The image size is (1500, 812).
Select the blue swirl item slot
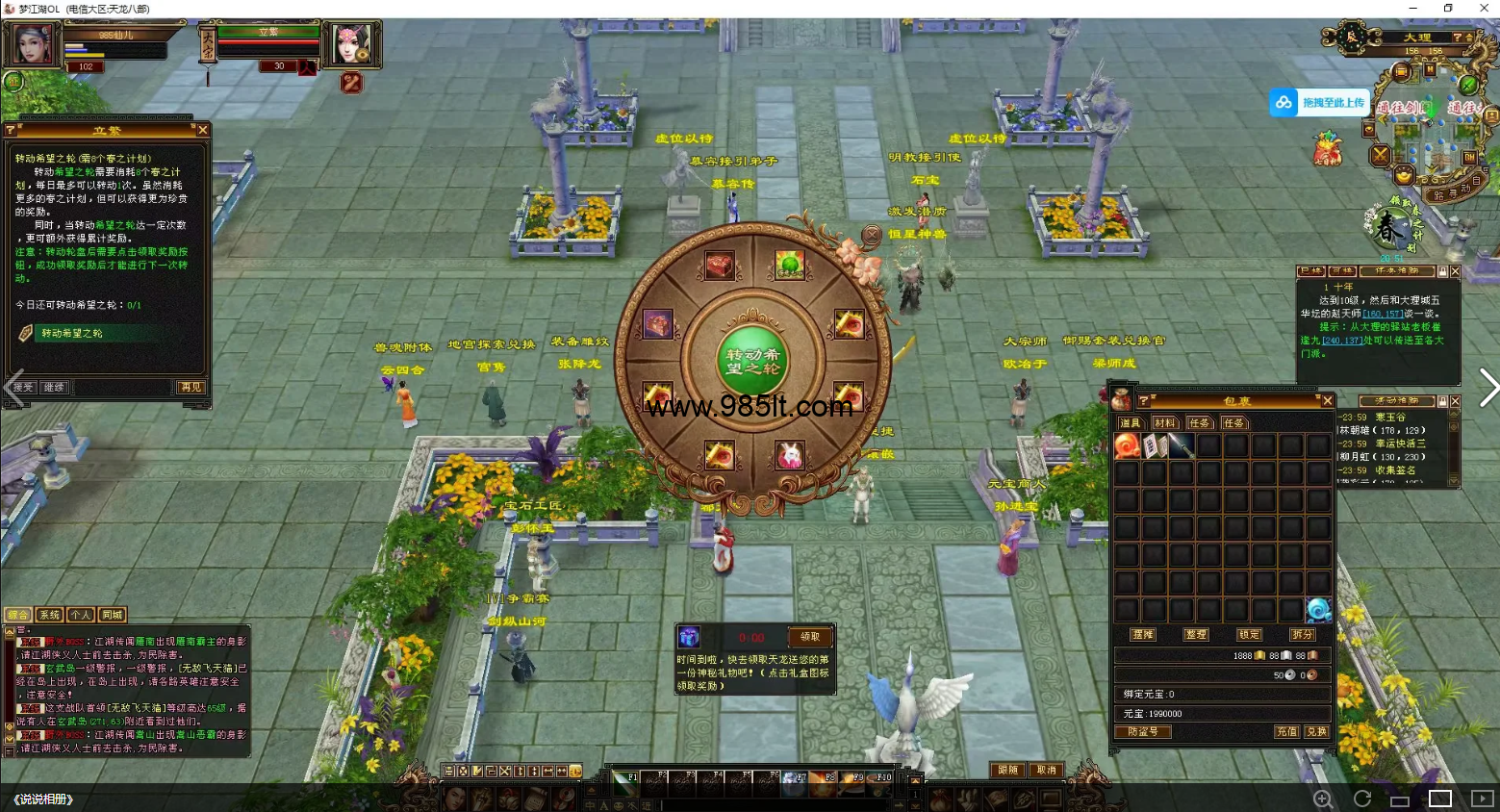(x=1317, y=609)
